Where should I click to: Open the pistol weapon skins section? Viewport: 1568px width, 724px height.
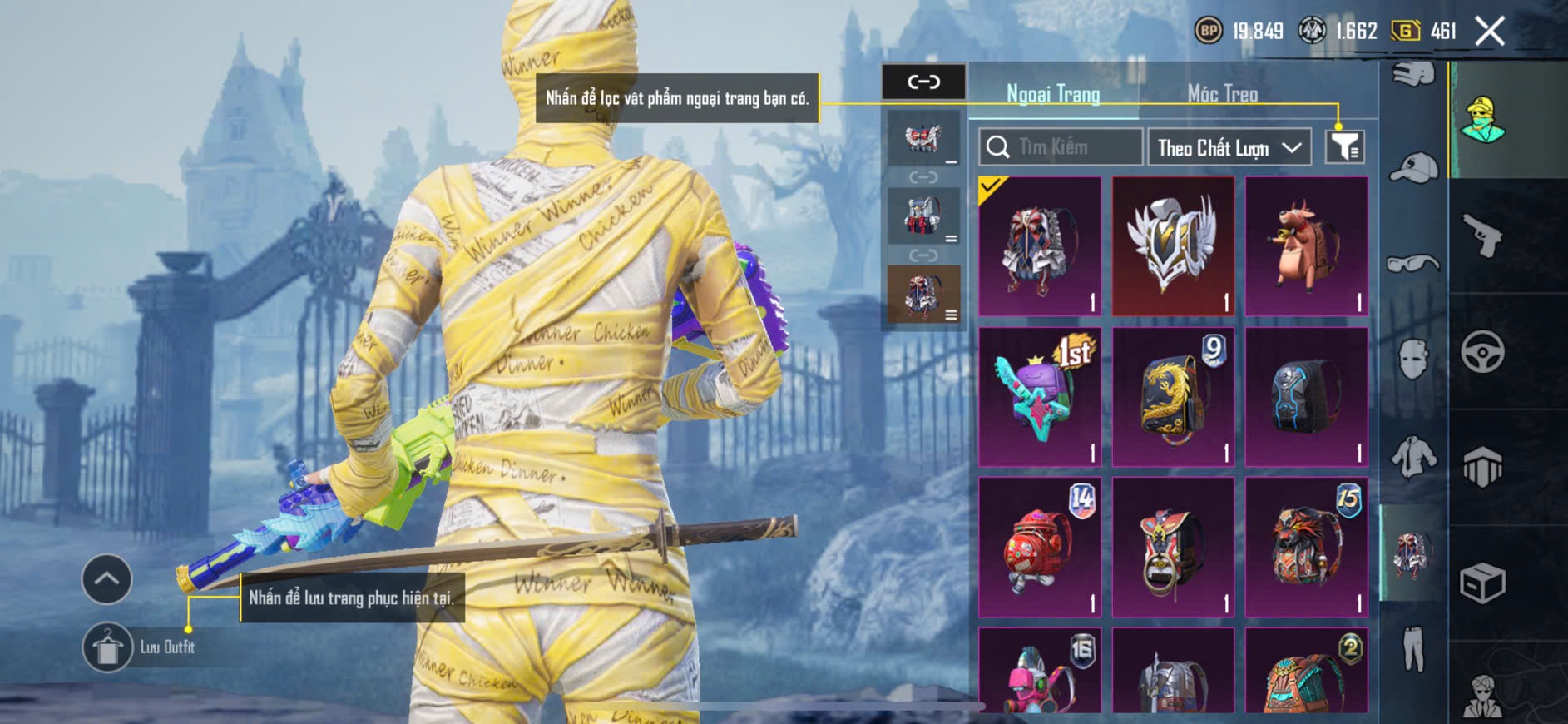click(x=1482, y=236)
